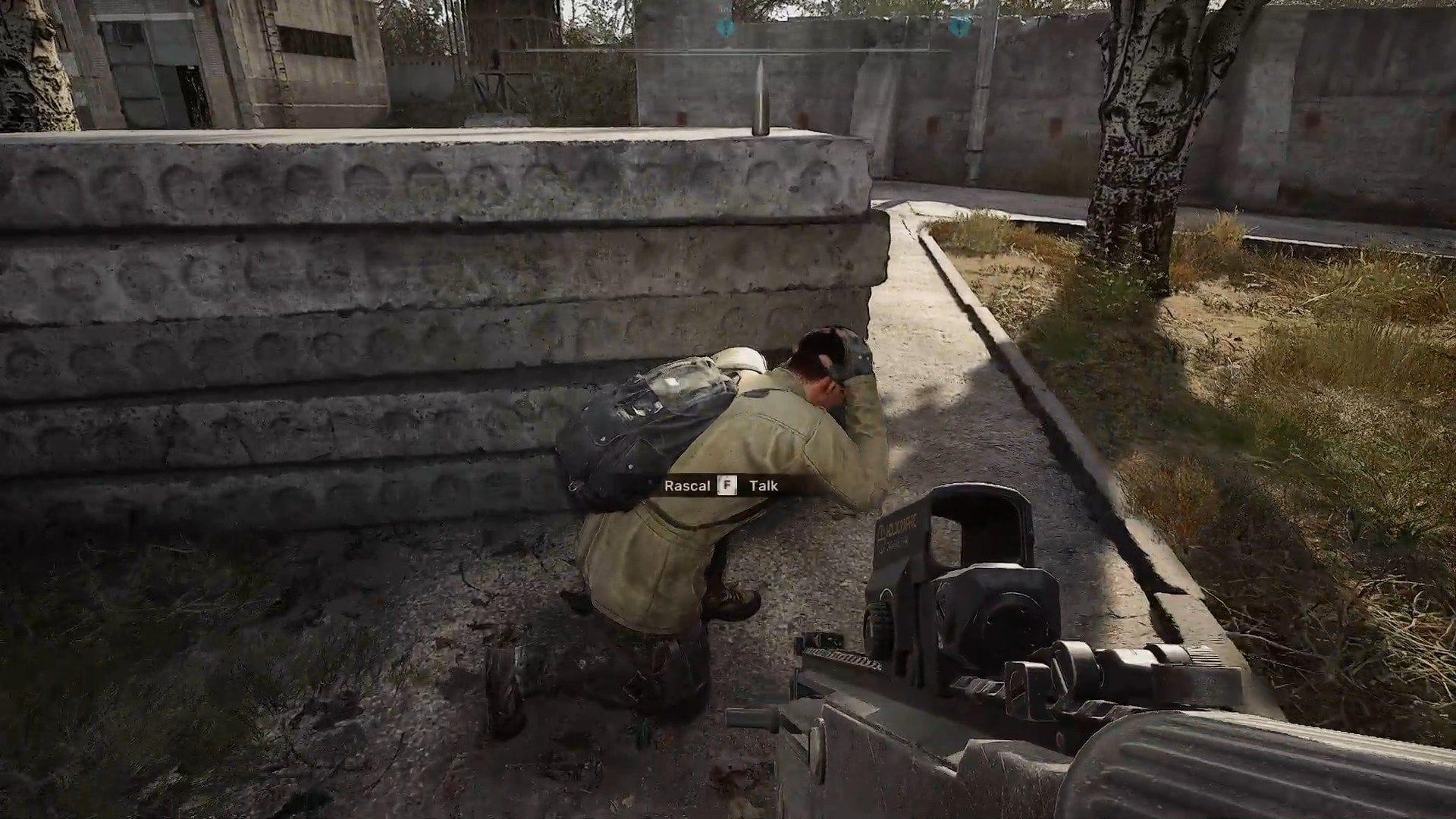Click the faded distance text above the compass line
1456x819 pixels.
coord(724,9)
